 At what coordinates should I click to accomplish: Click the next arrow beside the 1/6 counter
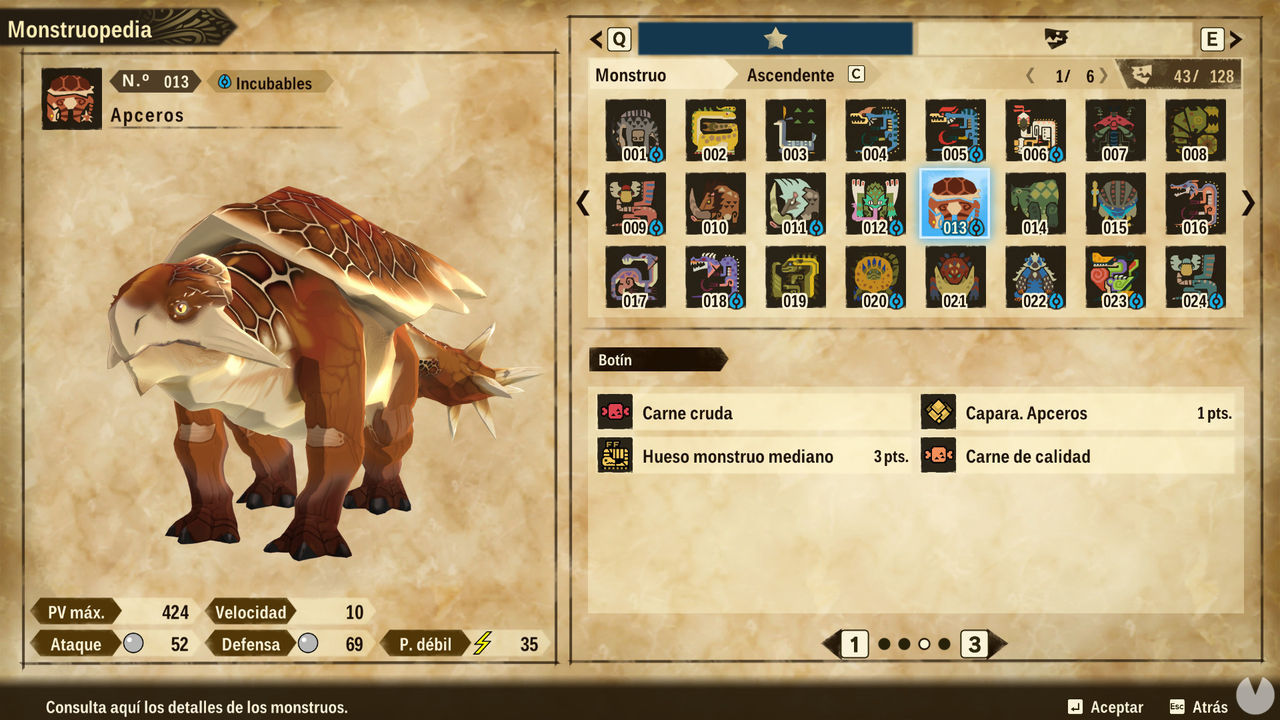[1103, 74]
